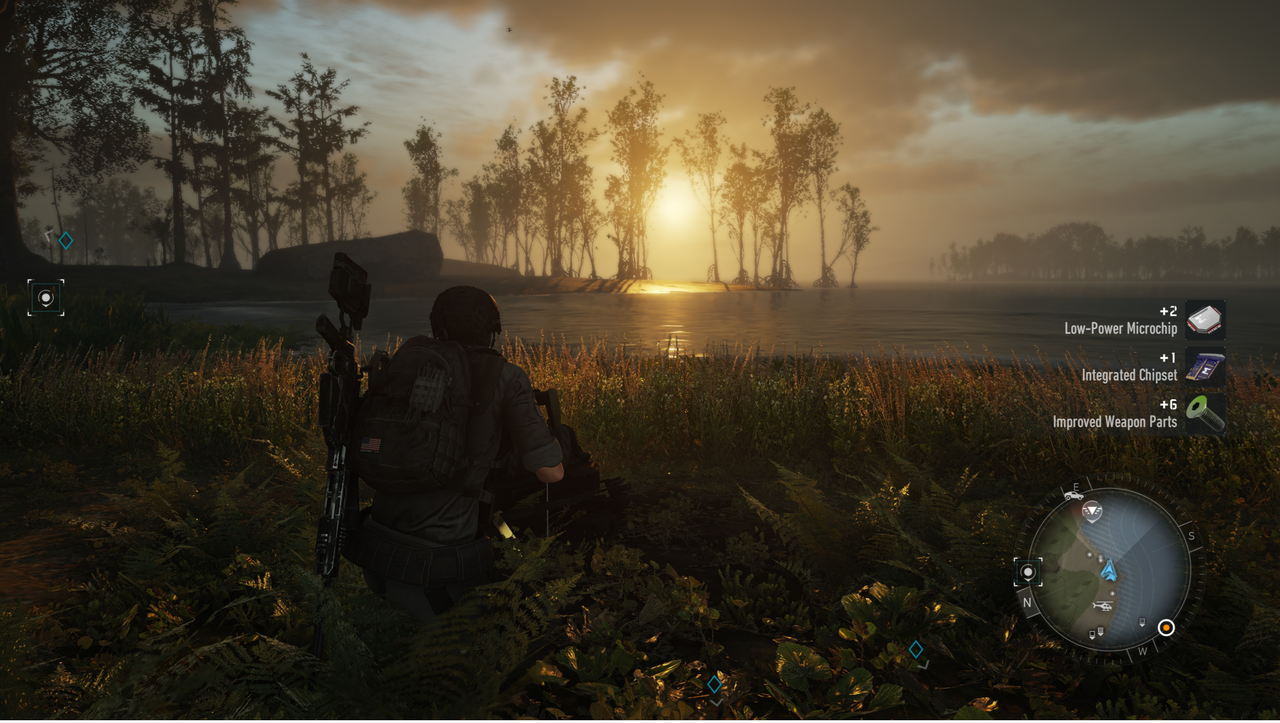1280x723 pixels.
Task: Select the Integrated Chipset loot icon
Action: [x=1205, y=367]
